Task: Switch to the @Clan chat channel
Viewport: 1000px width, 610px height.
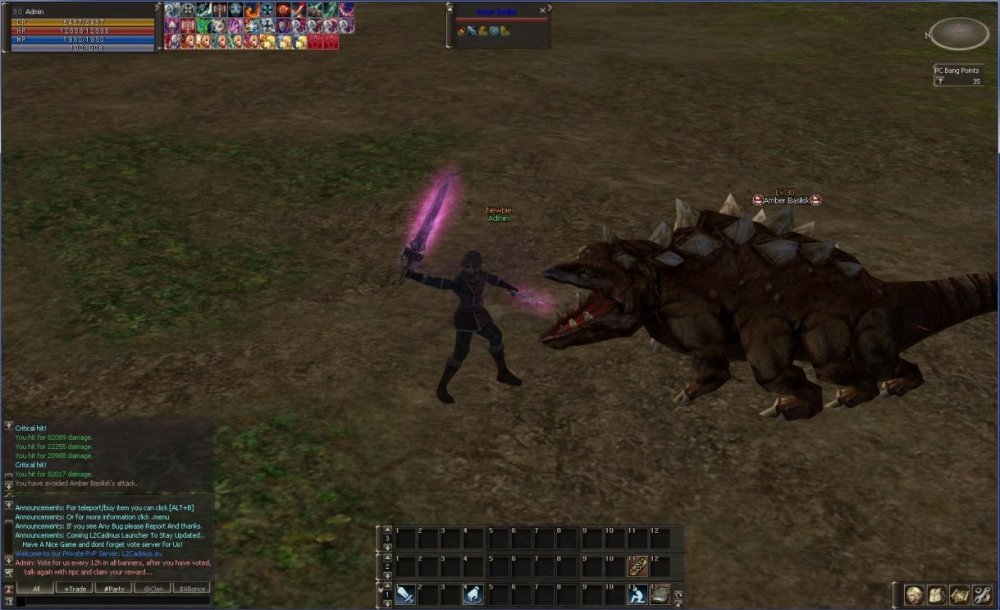Action: point(153,589)
